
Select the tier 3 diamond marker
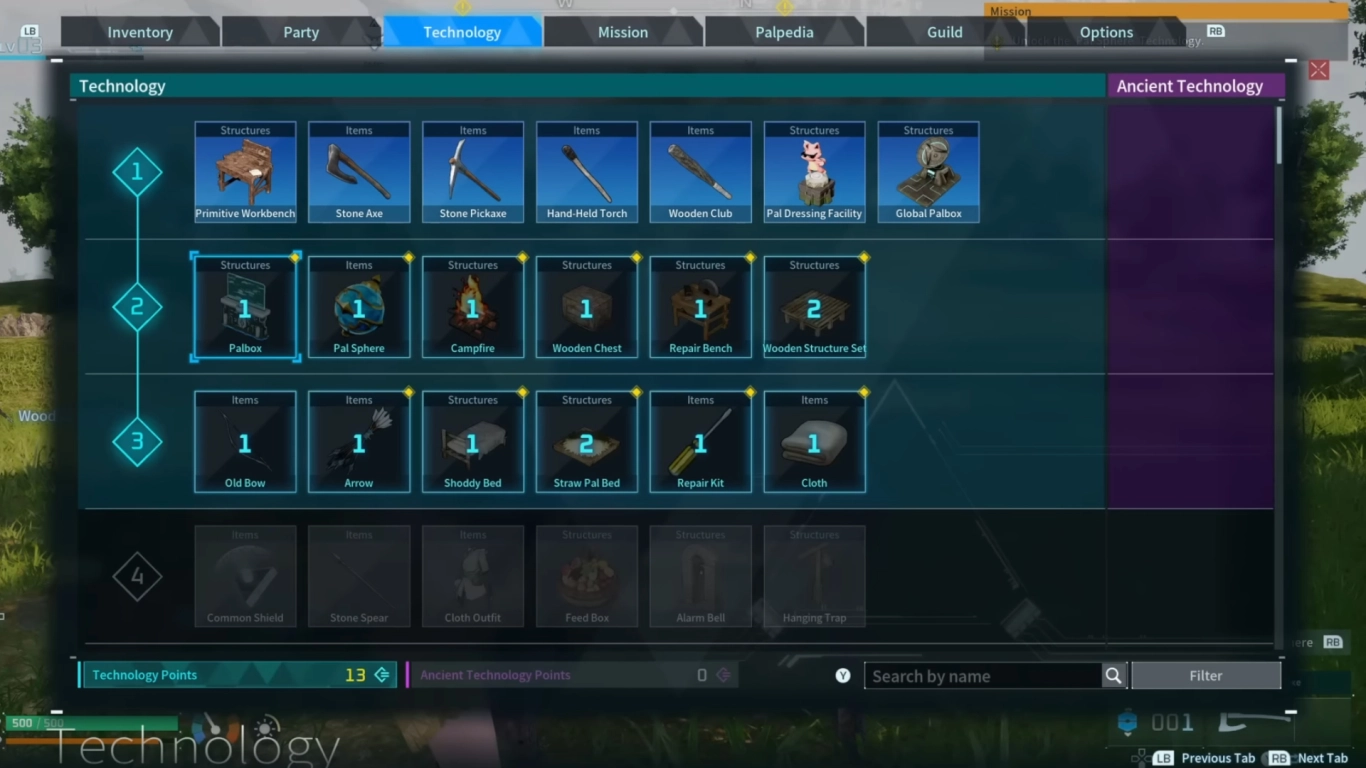137,441
